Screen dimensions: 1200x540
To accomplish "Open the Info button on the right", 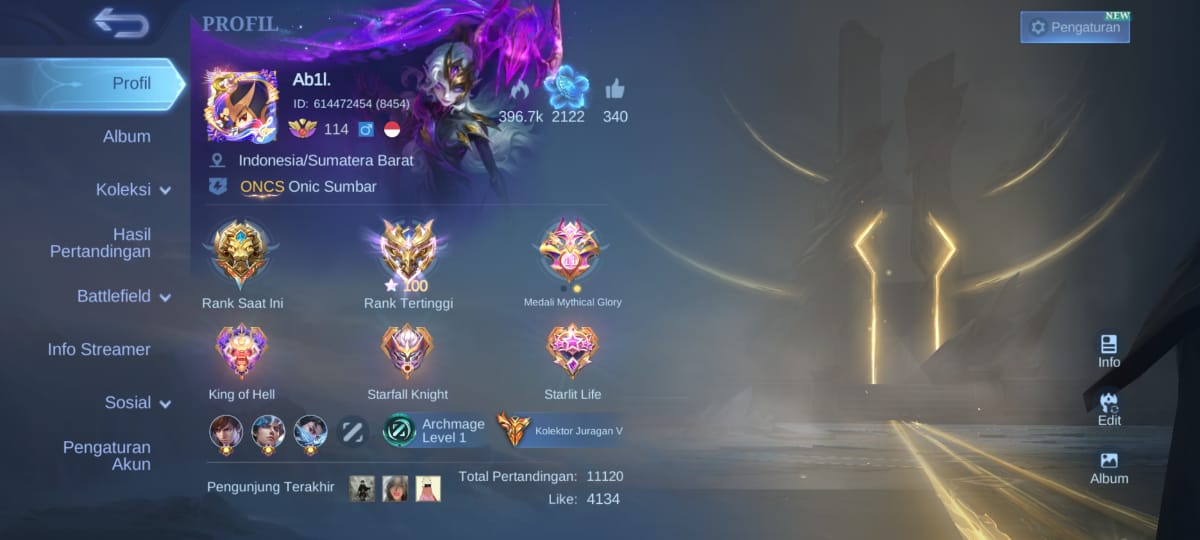I will (1109, 351).
